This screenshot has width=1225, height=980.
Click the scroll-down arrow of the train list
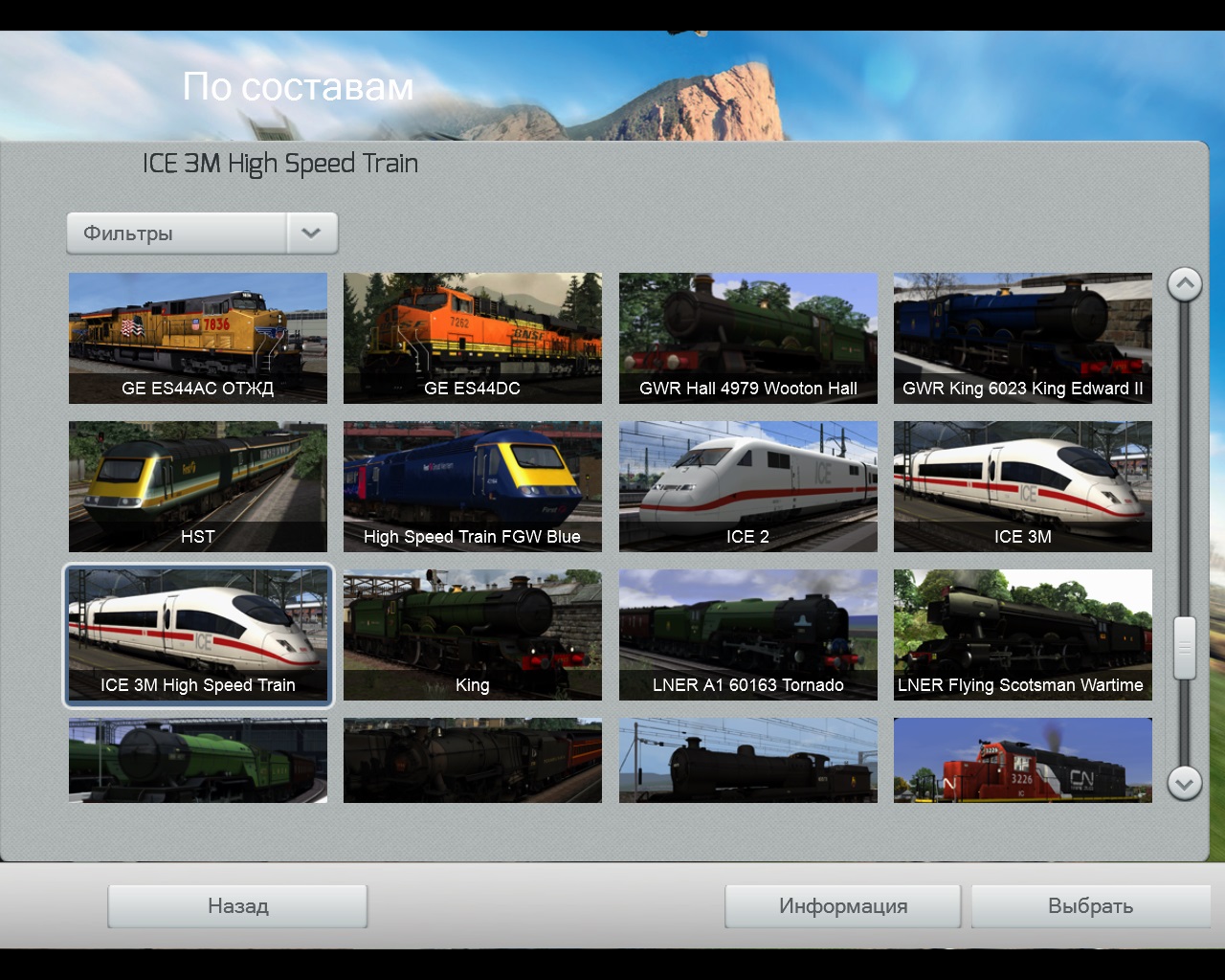(1184, 784)
